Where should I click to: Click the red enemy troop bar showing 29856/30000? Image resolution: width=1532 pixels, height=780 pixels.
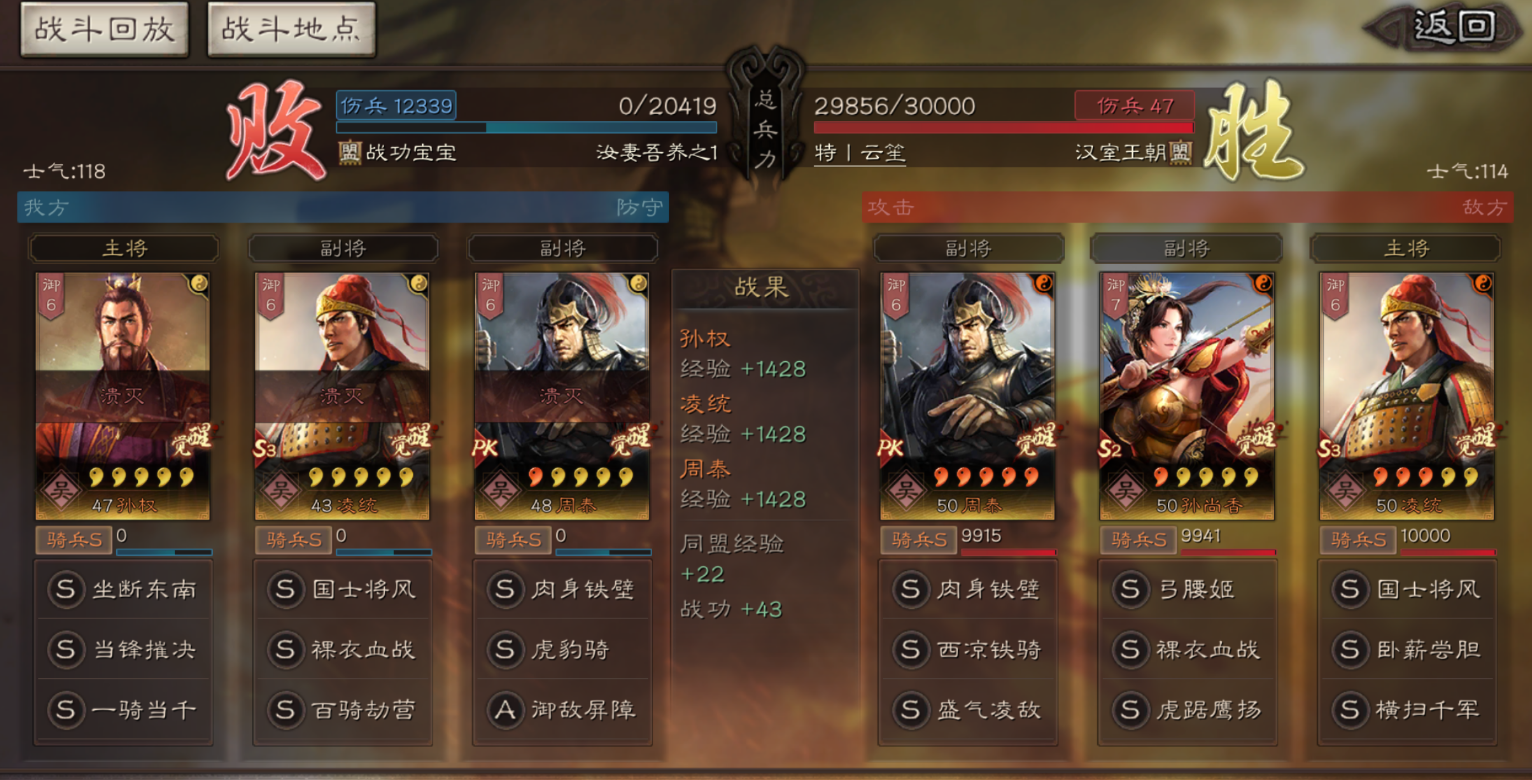tap(1004, 129)
